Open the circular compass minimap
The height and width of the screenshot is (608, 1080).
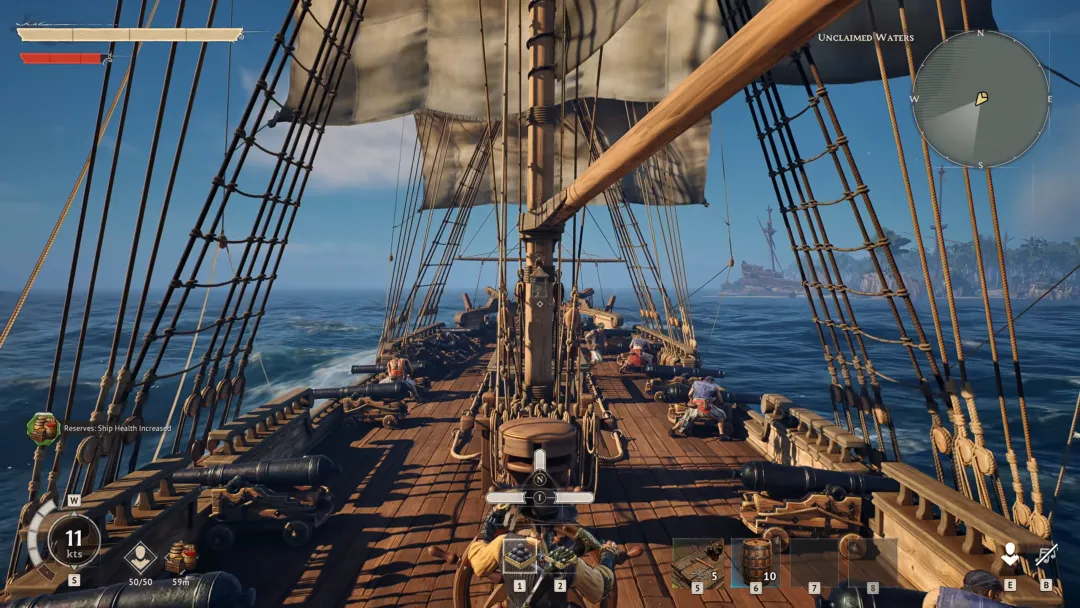[x=980, y=98]
